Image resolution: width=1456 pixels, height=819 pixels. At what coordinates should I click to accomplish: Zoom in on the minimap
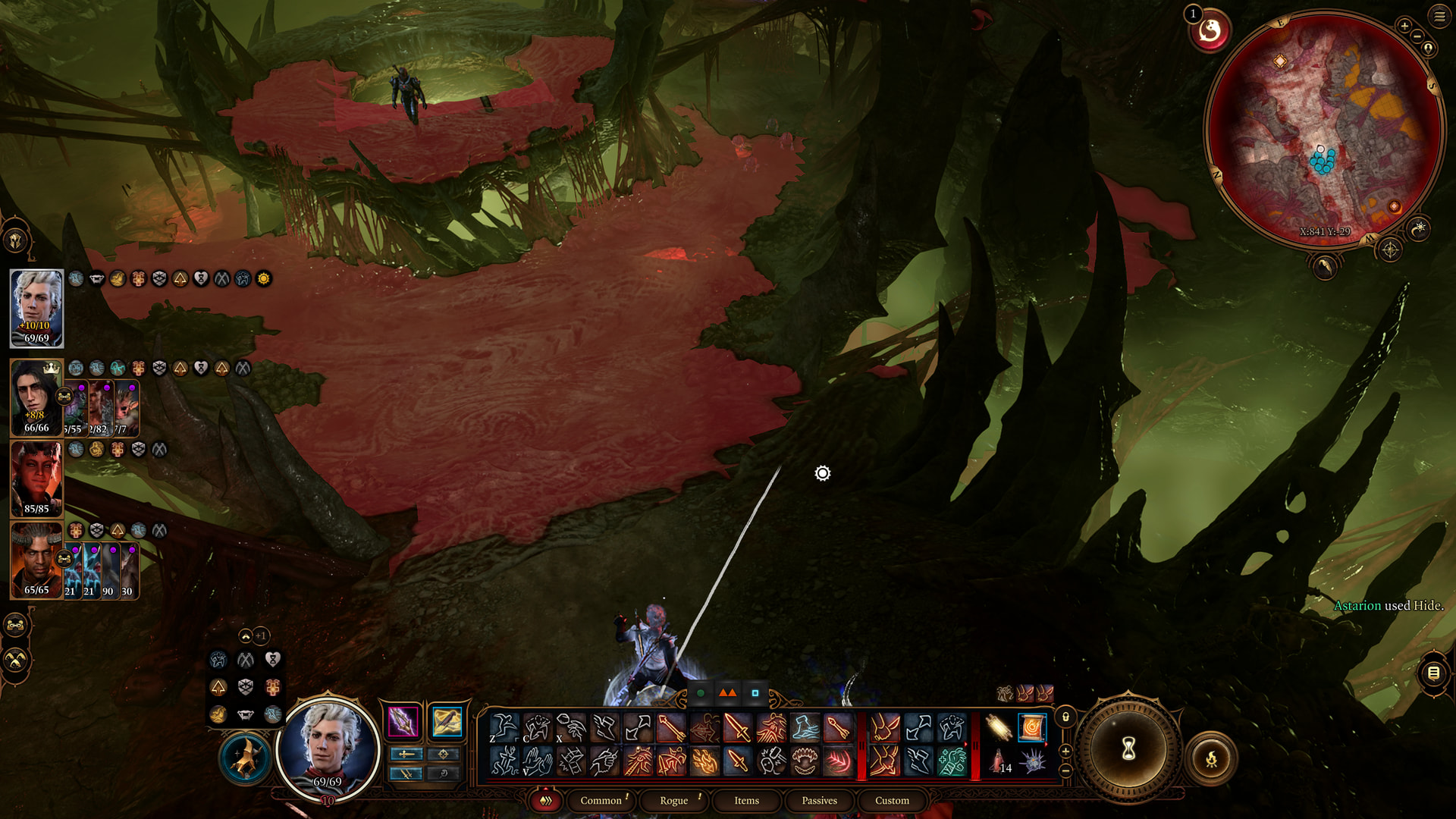click(1404, 26)
